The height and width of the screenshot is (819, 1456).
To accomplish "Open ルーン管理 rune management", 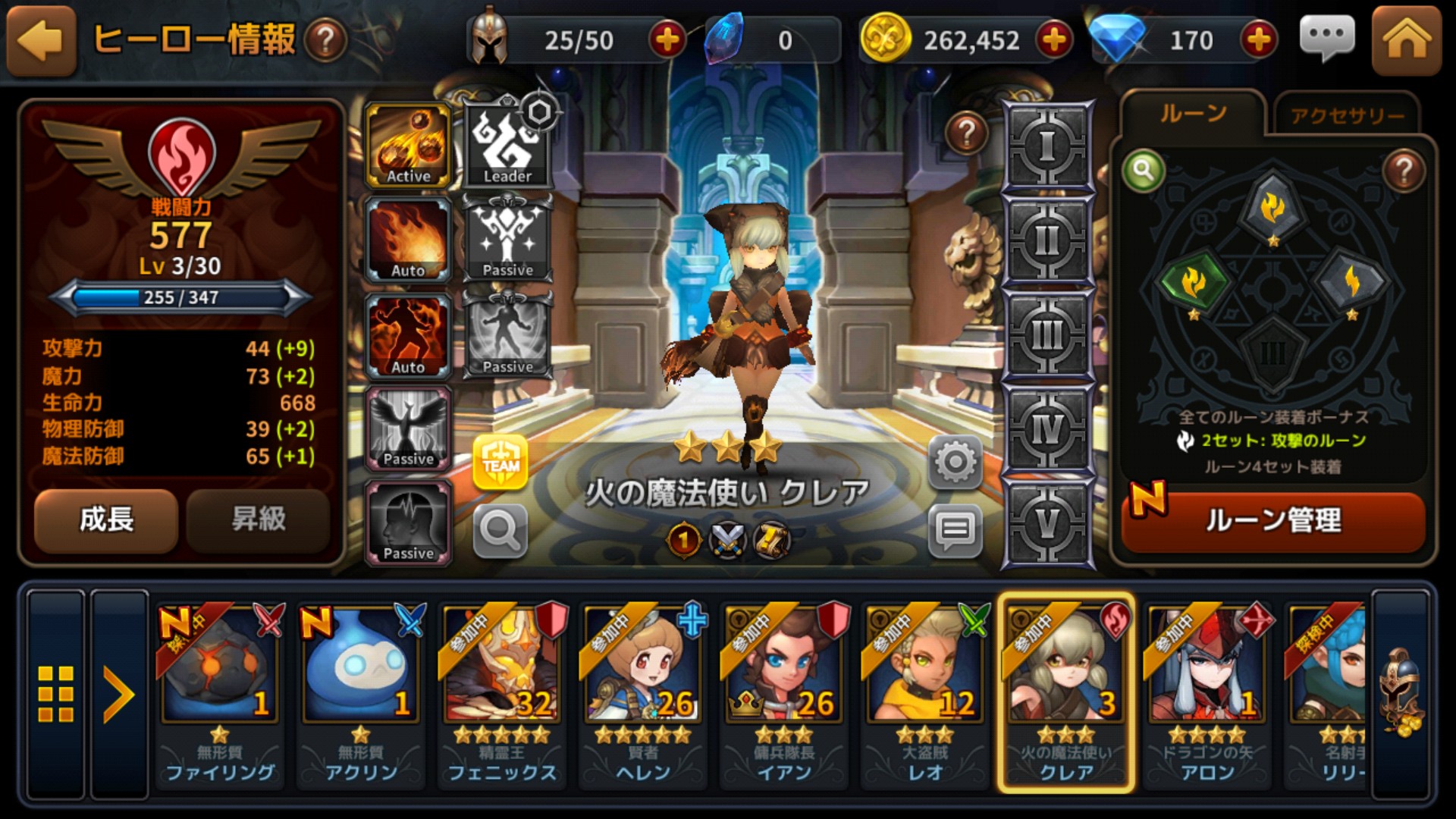I will coord(1272,521).
